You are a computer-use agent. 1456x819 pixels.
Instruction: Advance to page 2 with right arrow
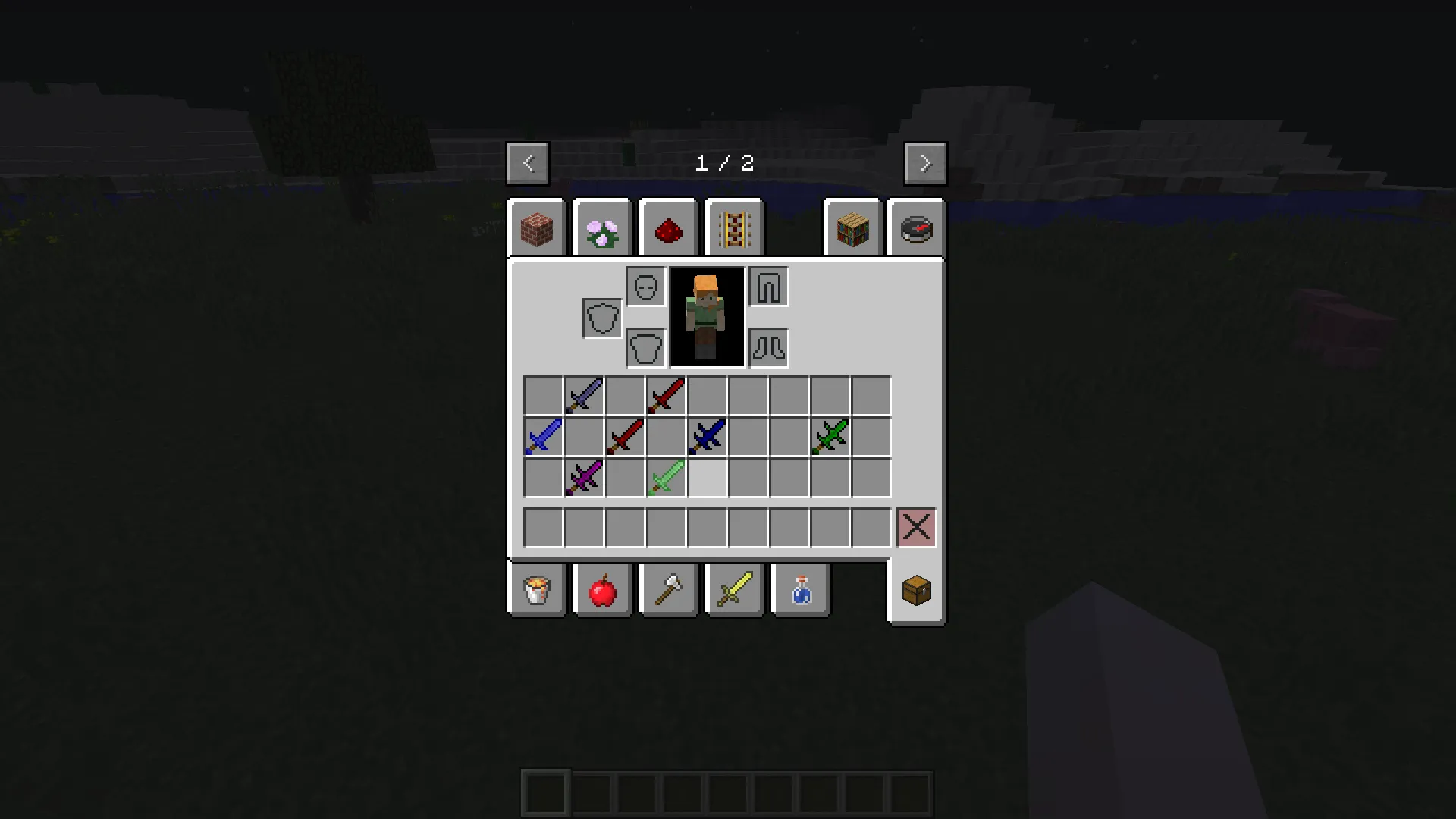click(x=925, y=163)
